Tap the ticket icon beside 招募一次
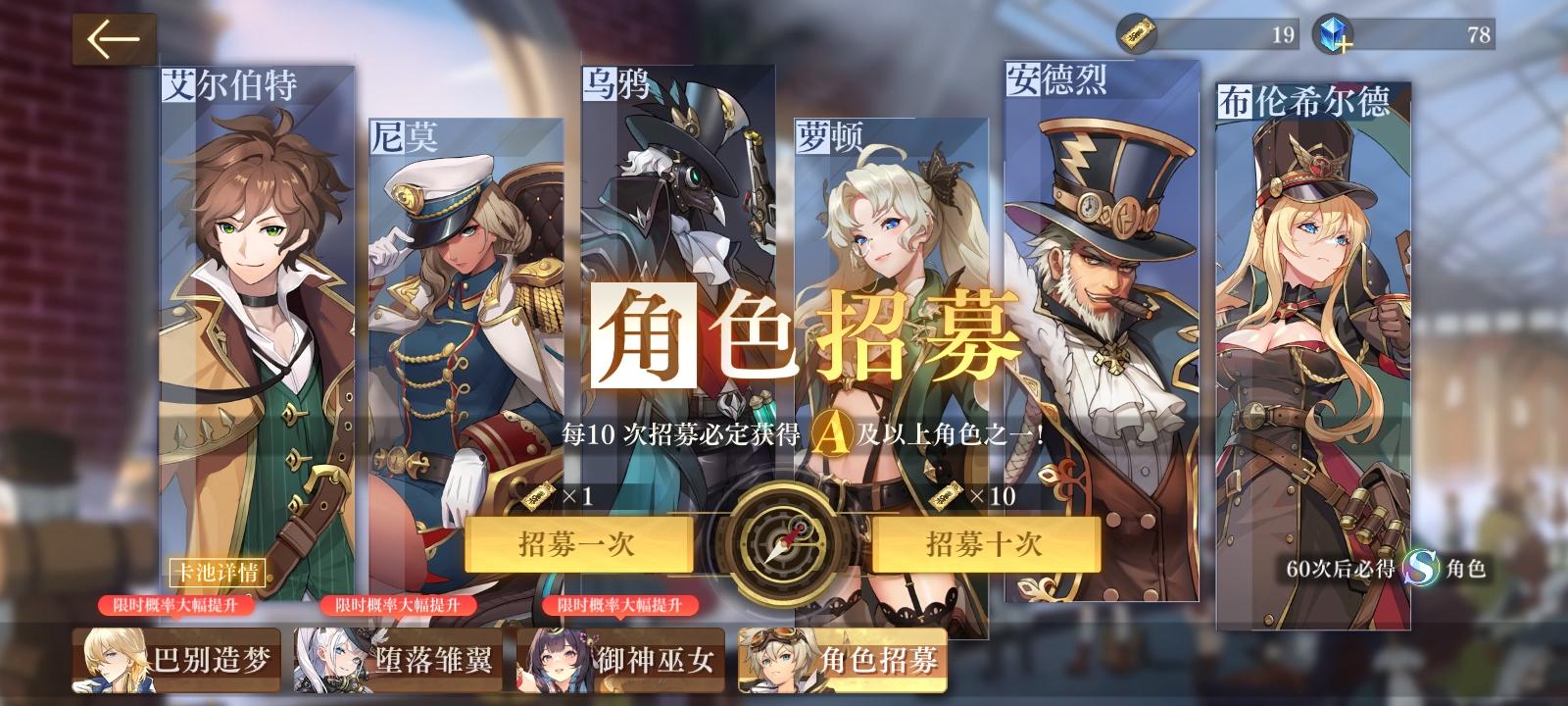Screen dimensions: 1568x706 tap(538, 495)
